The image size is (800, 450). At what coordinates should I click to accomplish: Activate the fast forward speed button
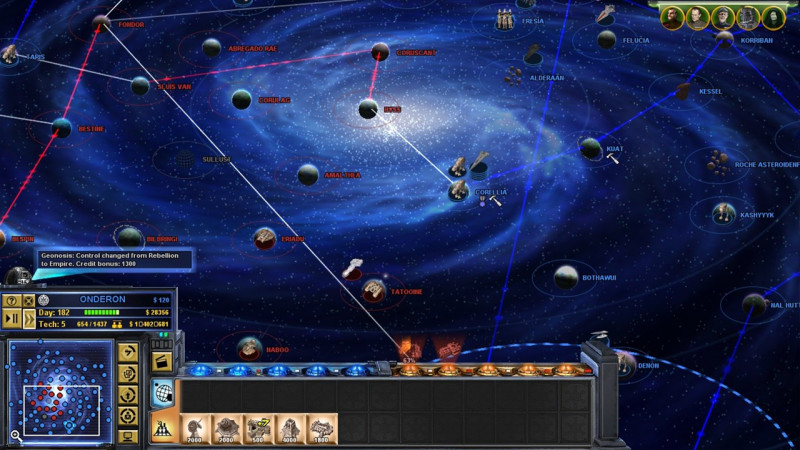(29, 318)
